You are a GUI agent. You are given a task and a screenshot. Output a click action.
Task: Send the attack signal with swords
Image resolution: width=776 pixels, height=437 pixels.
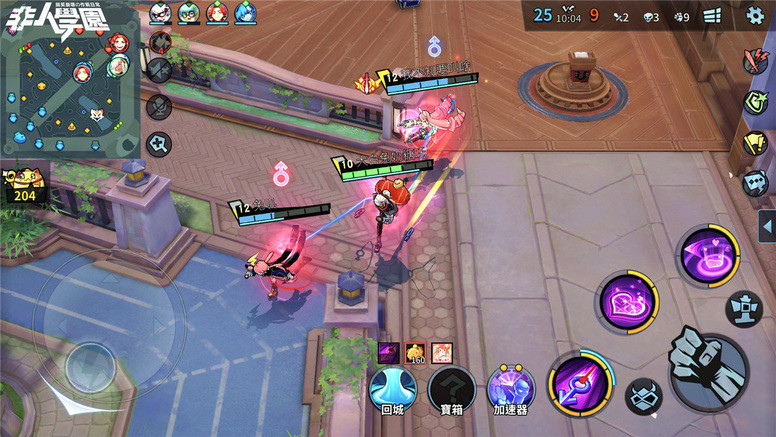coord(754,62)
